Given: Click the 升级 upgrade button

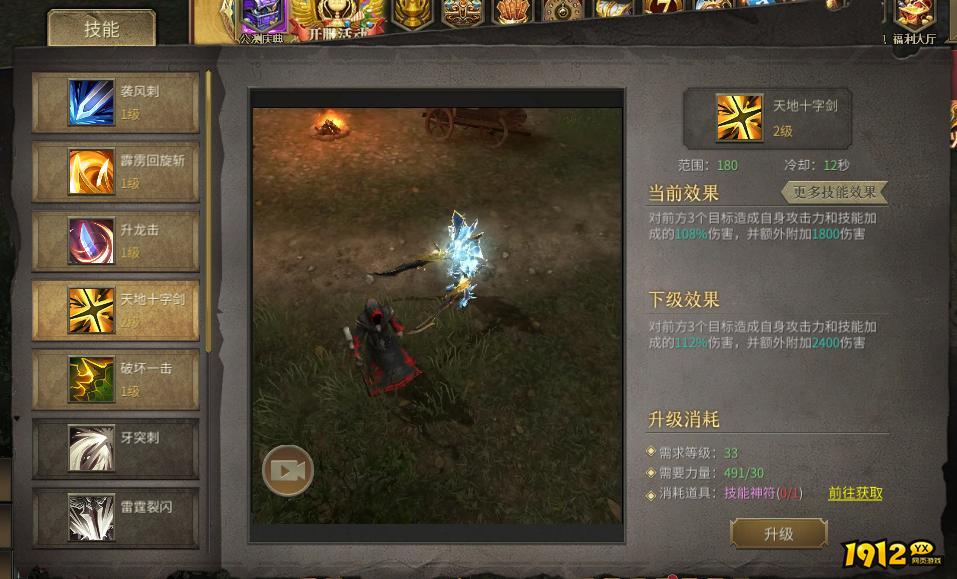Looking at the screenshot, I should coord(778,534).
